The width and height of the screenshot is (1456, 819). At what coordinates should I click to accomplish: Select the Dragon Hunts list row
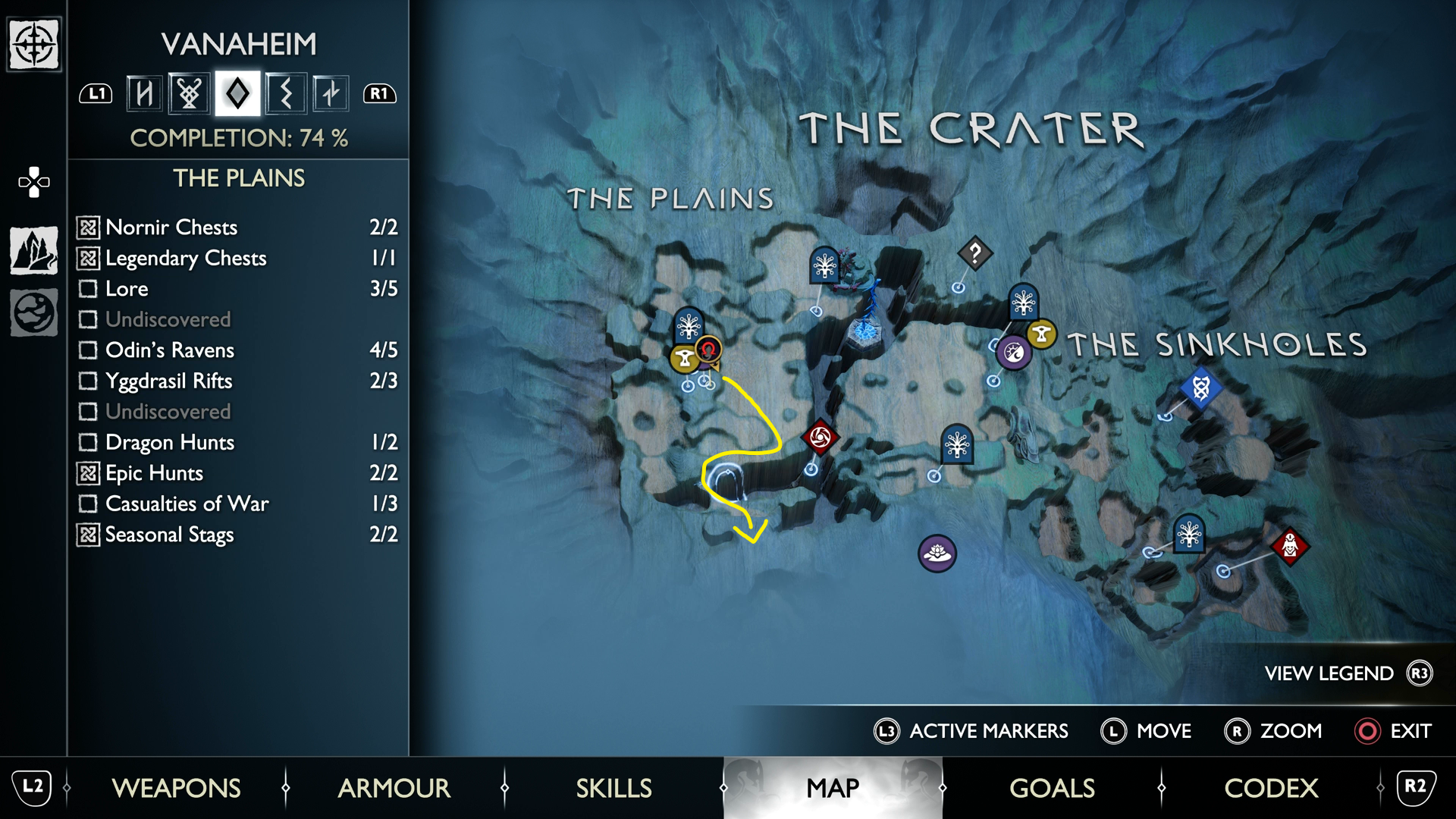[x=237, y=442]
